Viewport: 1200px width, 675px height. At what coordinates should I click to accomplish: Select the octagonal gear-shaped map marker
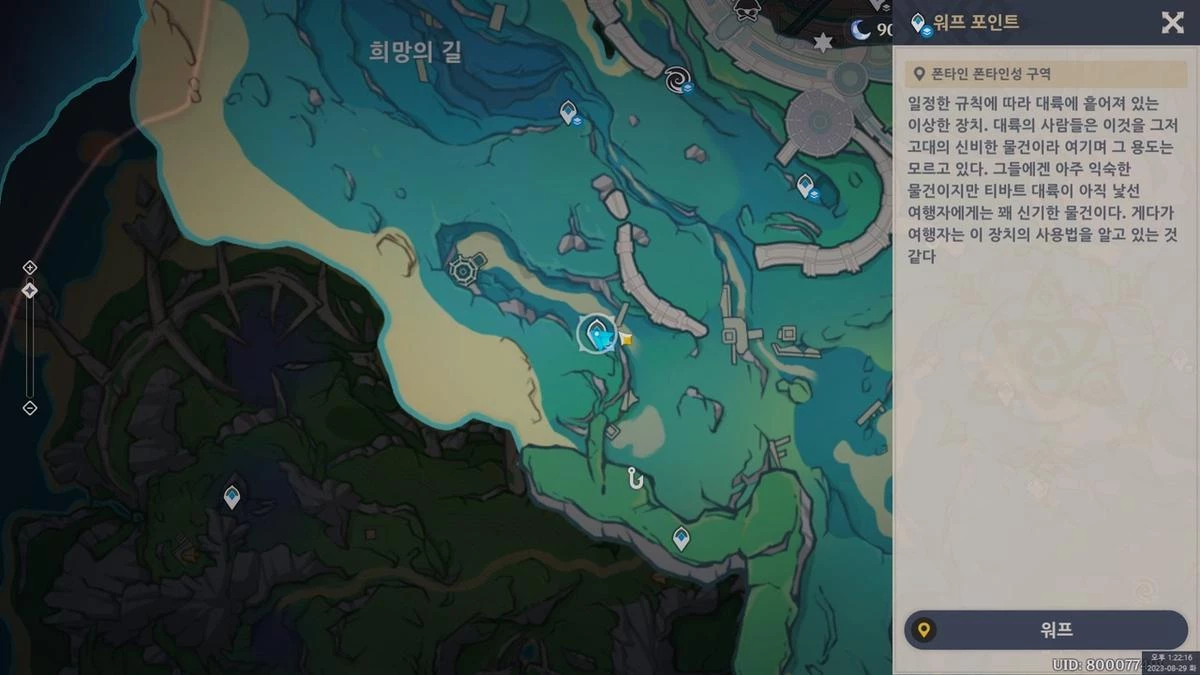click(x=463, y=268)
